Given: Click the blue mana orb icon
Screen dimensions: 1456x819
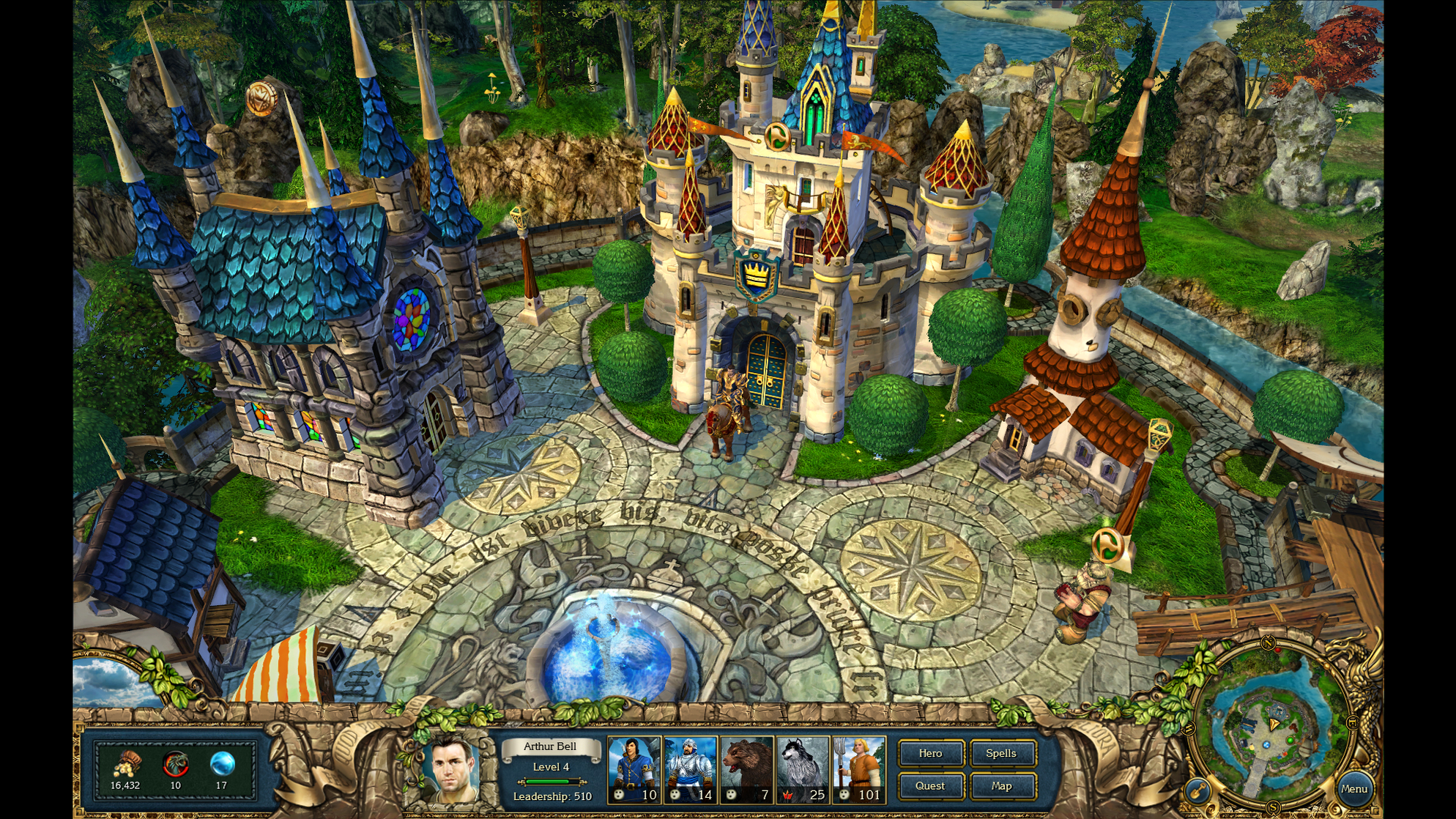Looking at the screenshot, I should pos(222,764).
